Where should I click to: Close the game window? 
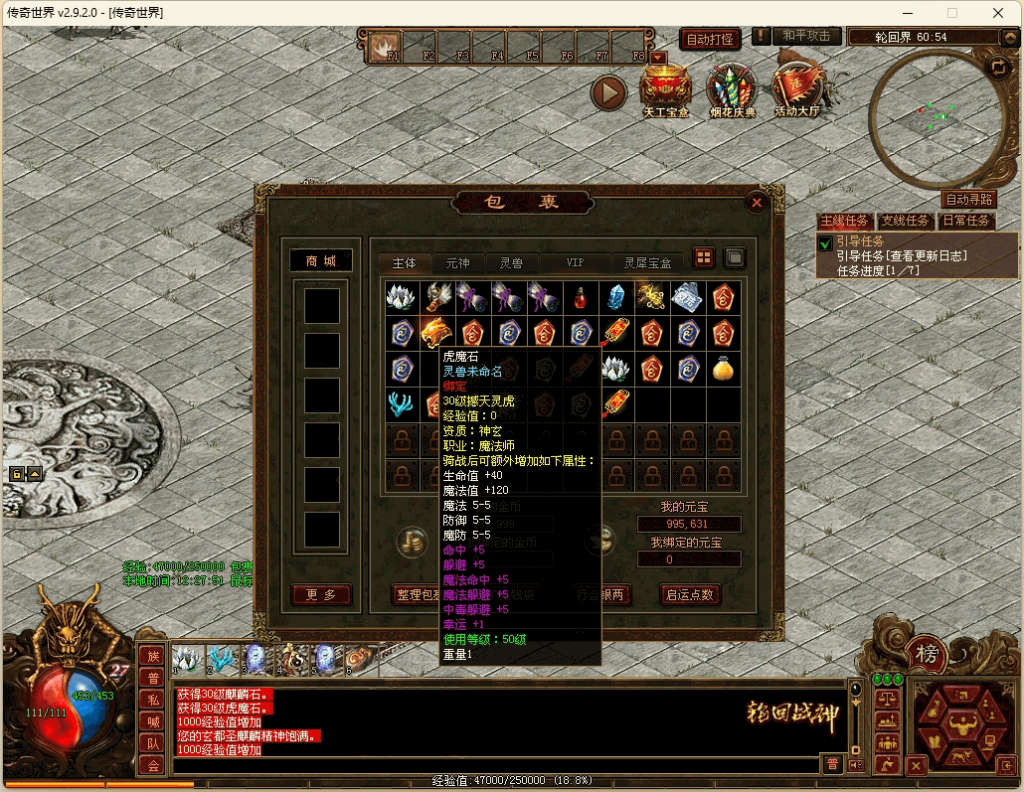pyautogui.click(x=997, y=13)
